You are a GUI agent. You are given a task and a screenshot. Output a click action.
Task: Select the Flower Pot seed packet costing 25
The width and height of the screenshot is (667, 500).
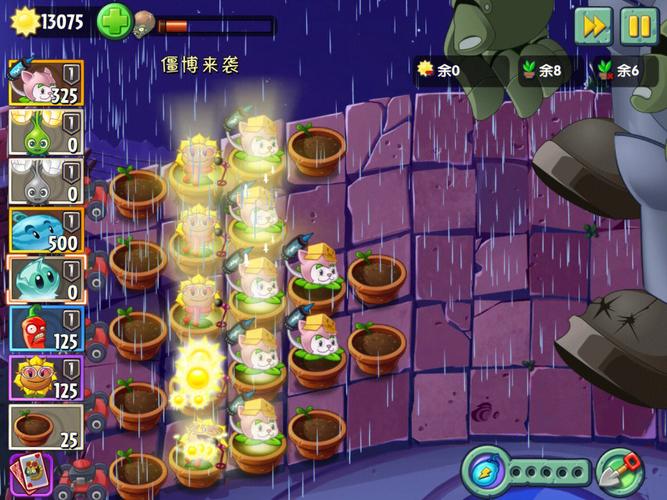coord(45,428)
